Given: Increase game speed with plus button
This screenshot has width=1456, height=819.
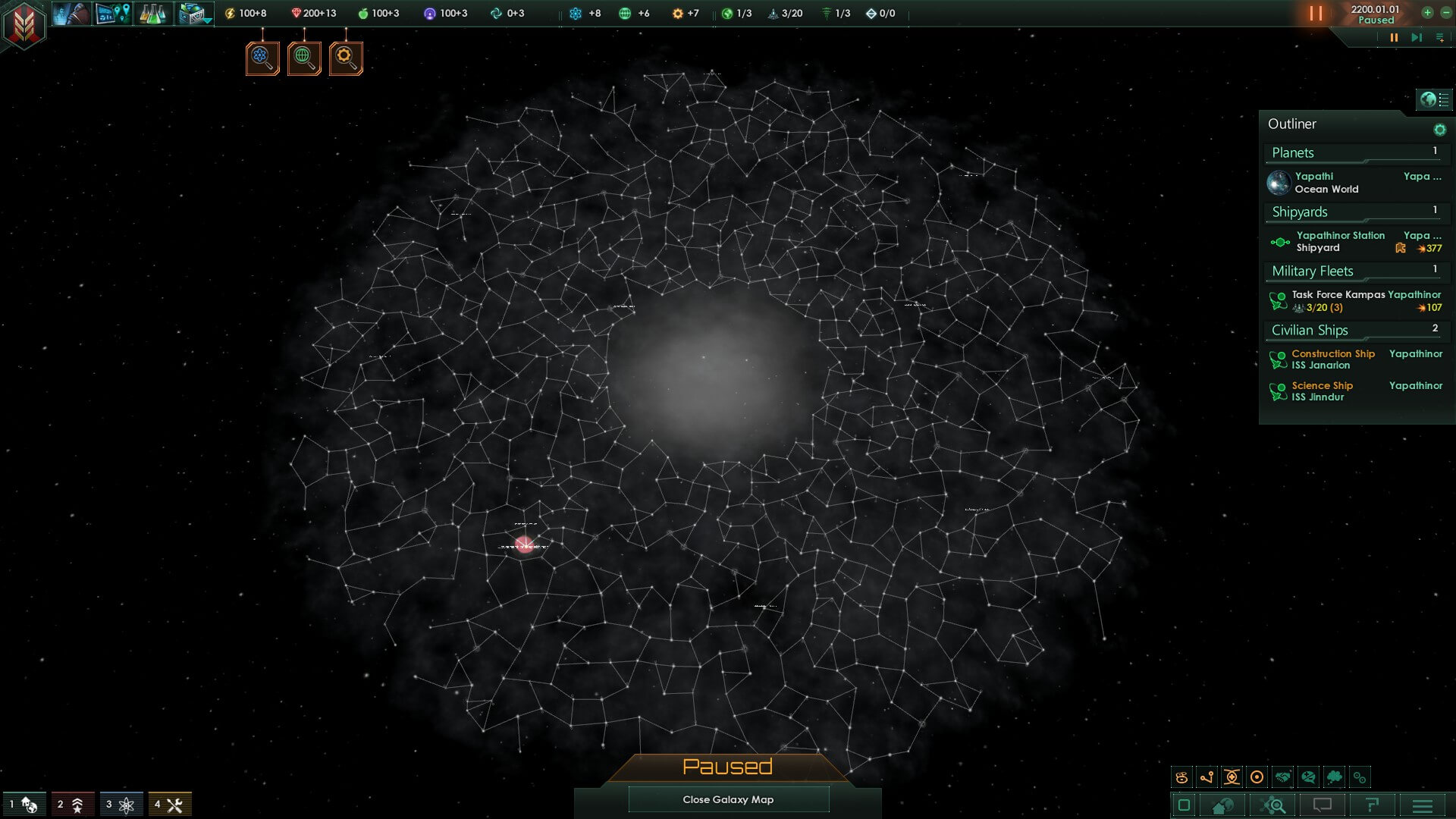Looking at the screenshot, I should click(1427, 13).
